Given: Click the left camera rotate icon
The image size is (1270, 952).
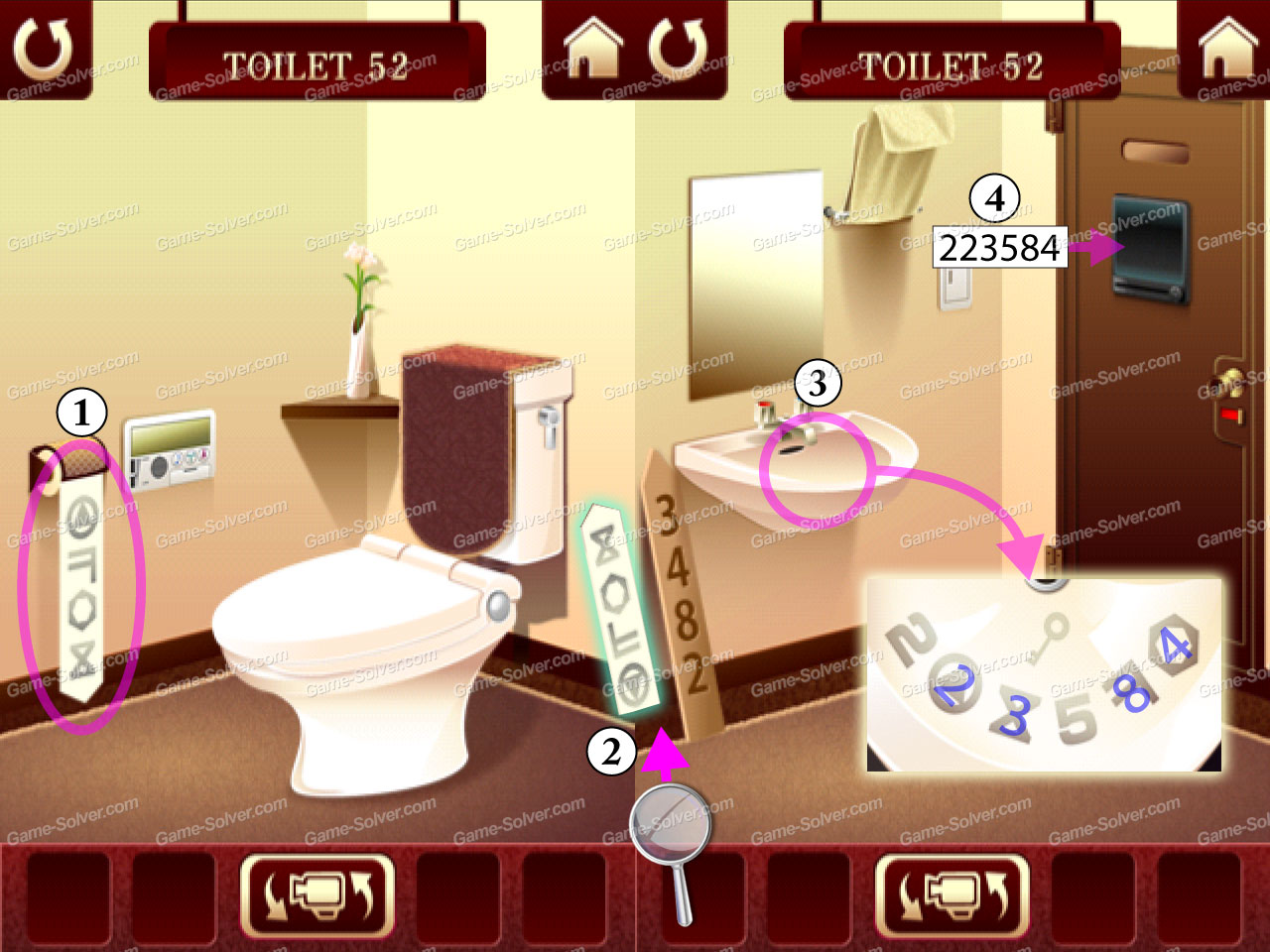Looking at the screenshot, I should tap(317, 897).
